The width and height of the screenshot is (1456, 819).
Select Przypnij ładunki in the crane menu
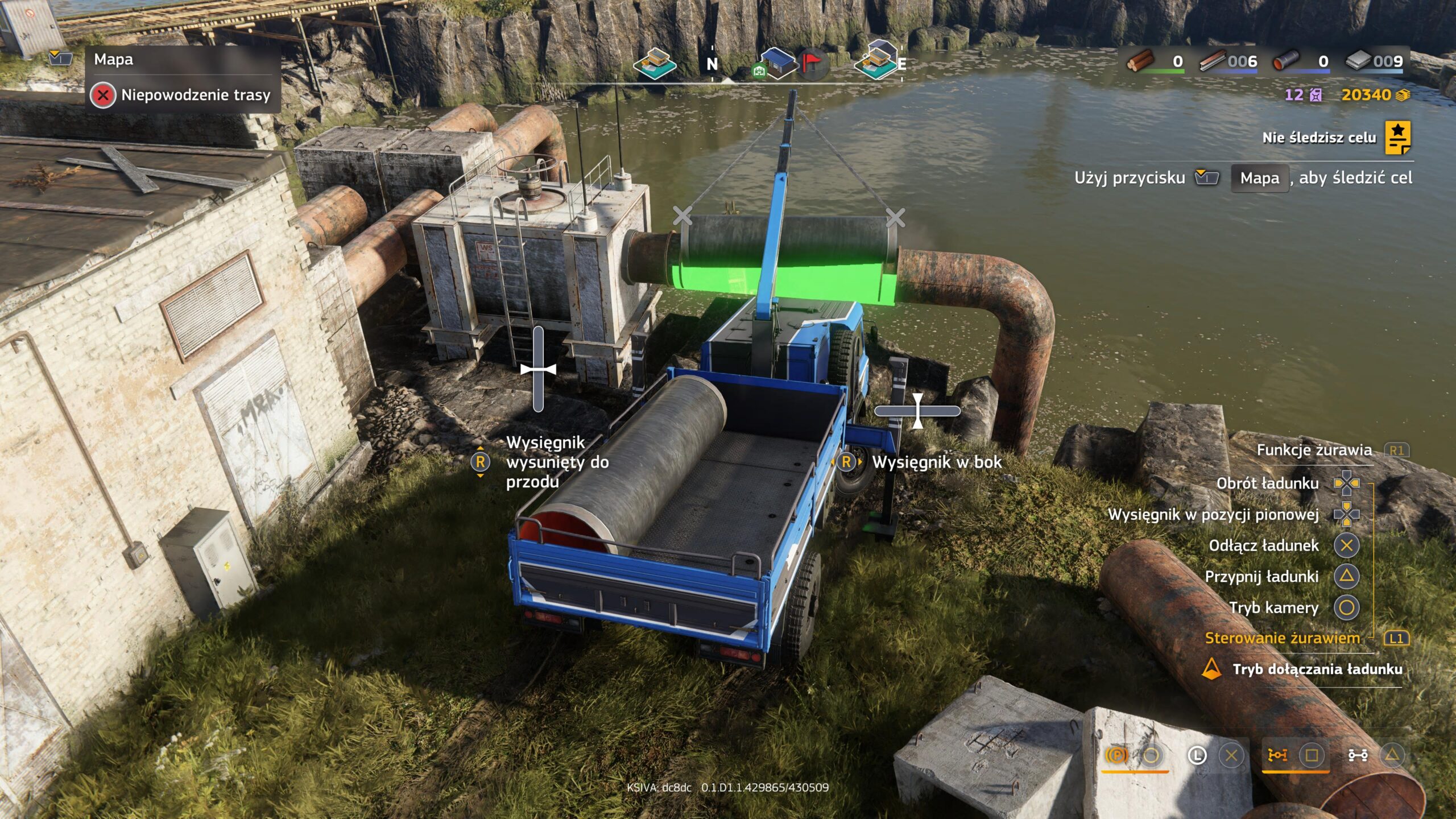coord(1261,577)
